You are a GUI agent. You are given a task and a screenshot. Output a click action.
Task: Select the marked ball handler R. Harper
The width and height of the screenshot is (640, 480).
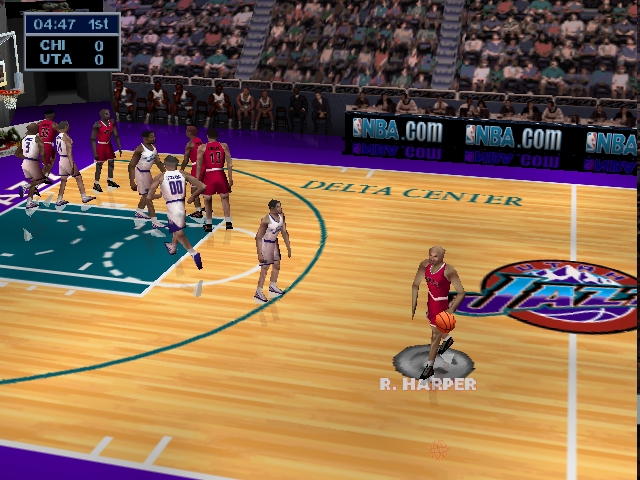[436, 300]
